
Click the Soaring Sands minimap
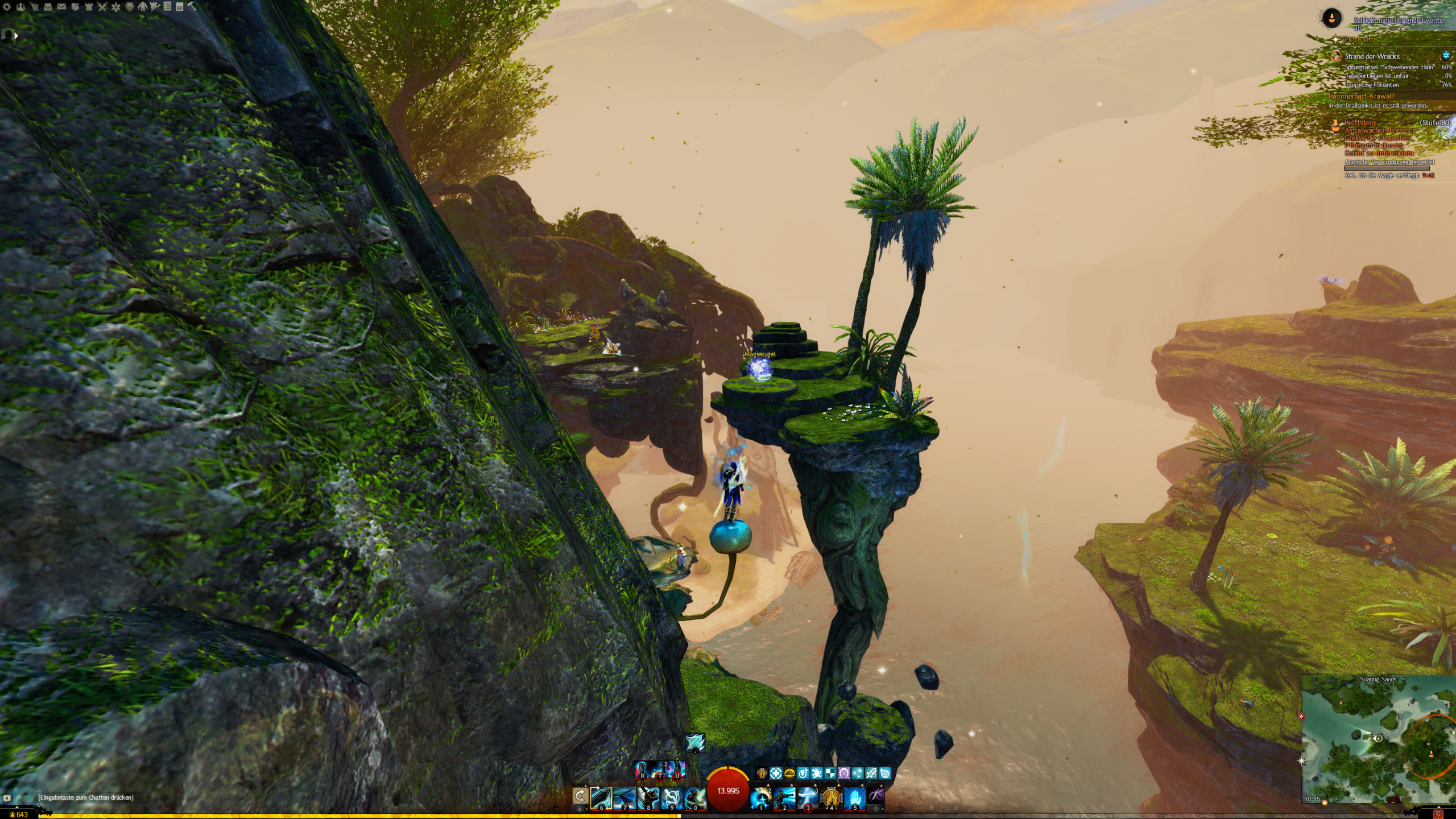coord(1378,739)
